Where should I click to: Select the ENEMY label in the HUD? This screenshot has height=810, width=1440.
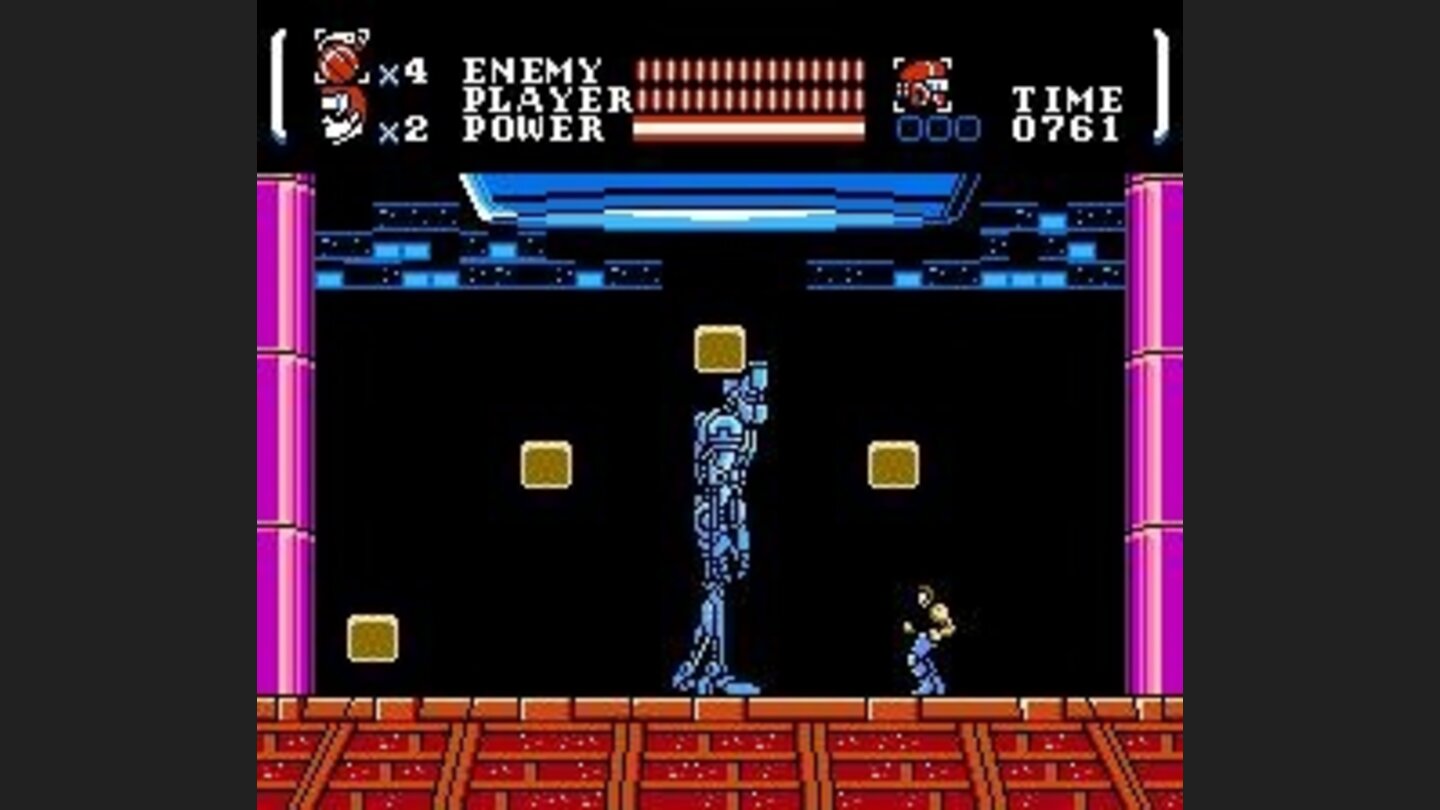coord(530,68)
